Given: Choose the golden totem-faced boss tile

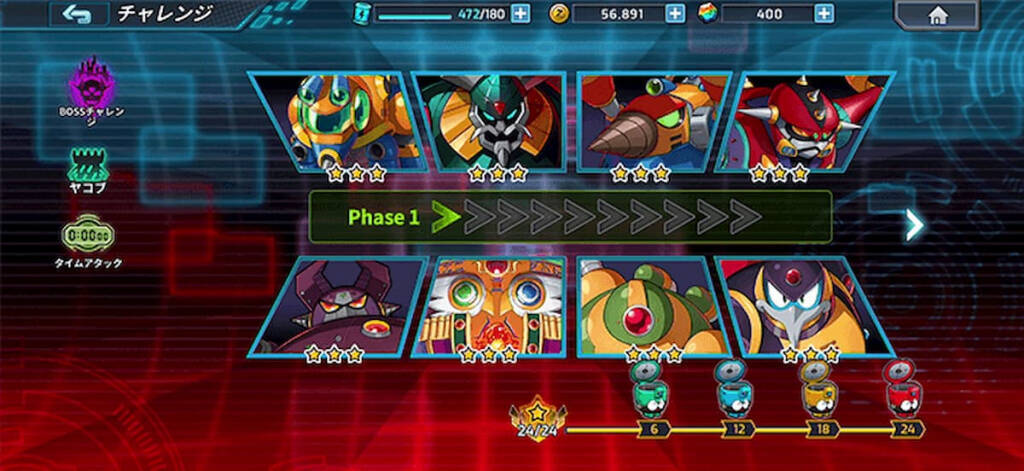Looking at the screenshot, I should pyautogui.click(x=490, y=306).
